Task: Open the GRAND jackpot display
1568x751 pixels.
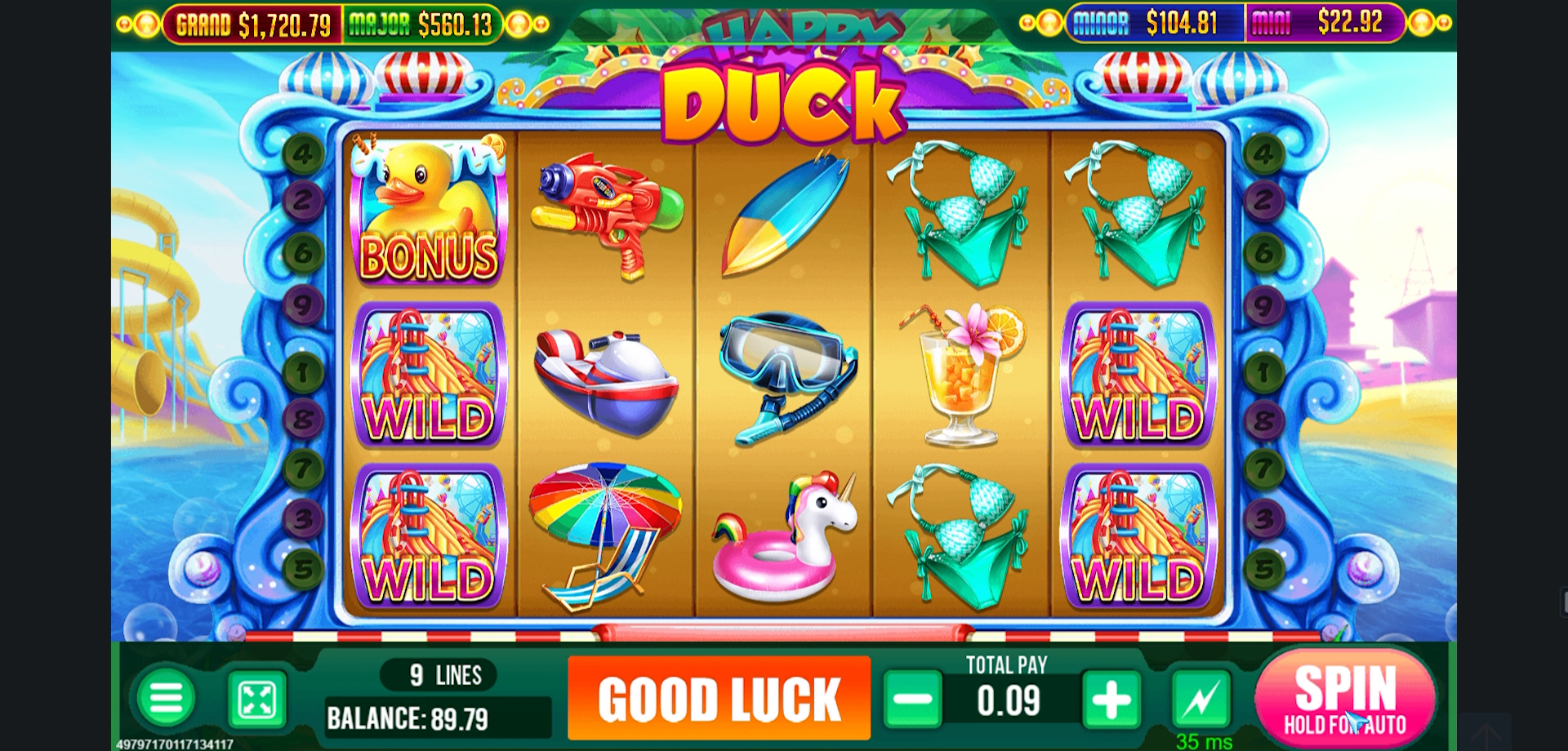Action: 253,24
